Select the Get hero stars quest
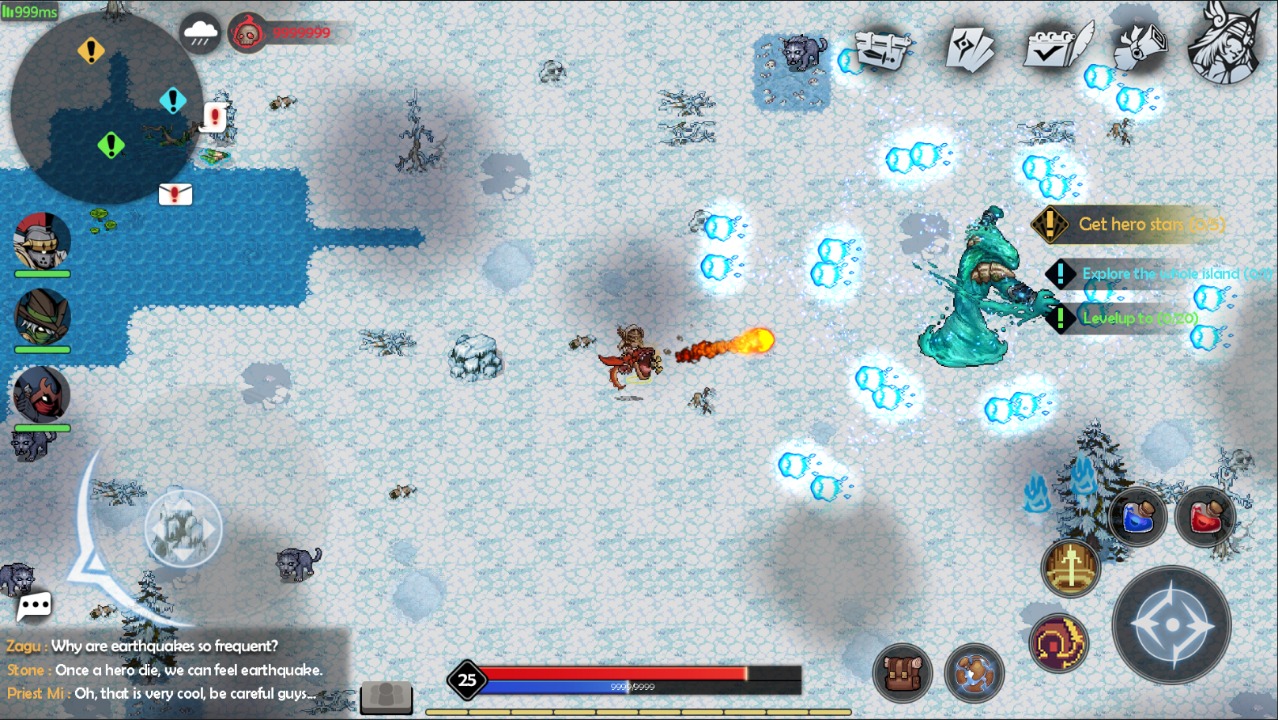The height and width of the screenshot is (720, 1278). pos(1150,225)
